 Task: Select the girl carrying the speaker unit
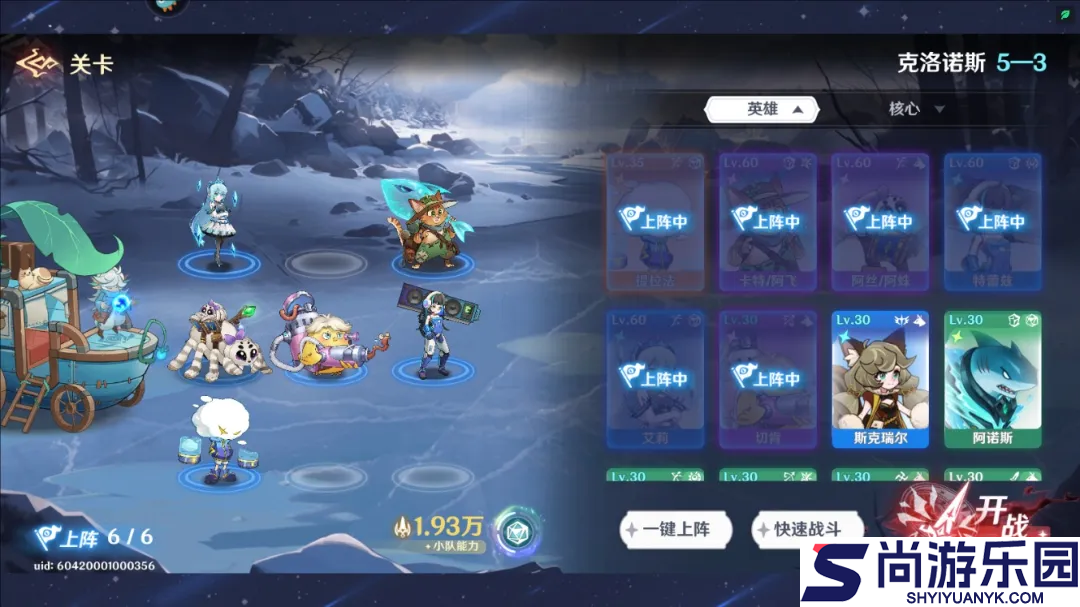pos(426,332)
